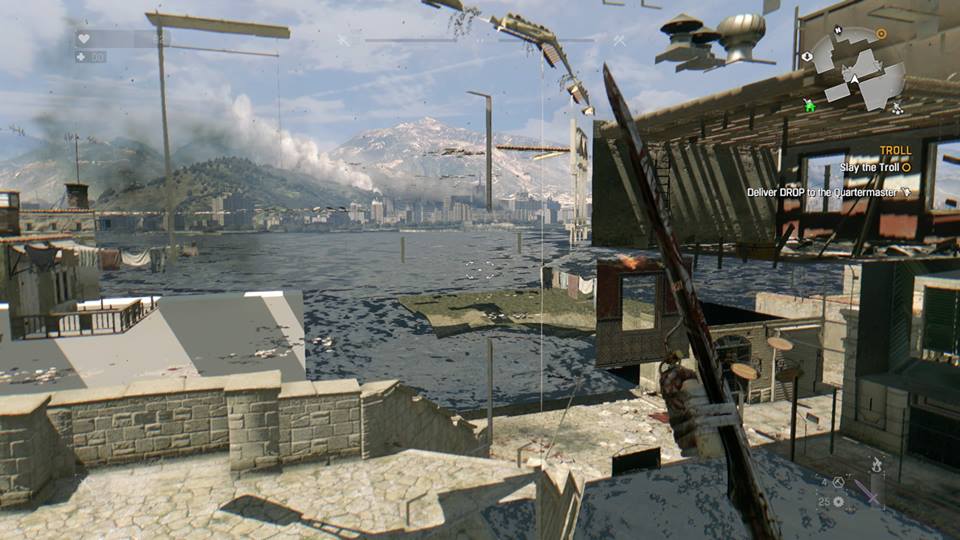
Task: Click the circular minimap
Action: click(856, 67)
